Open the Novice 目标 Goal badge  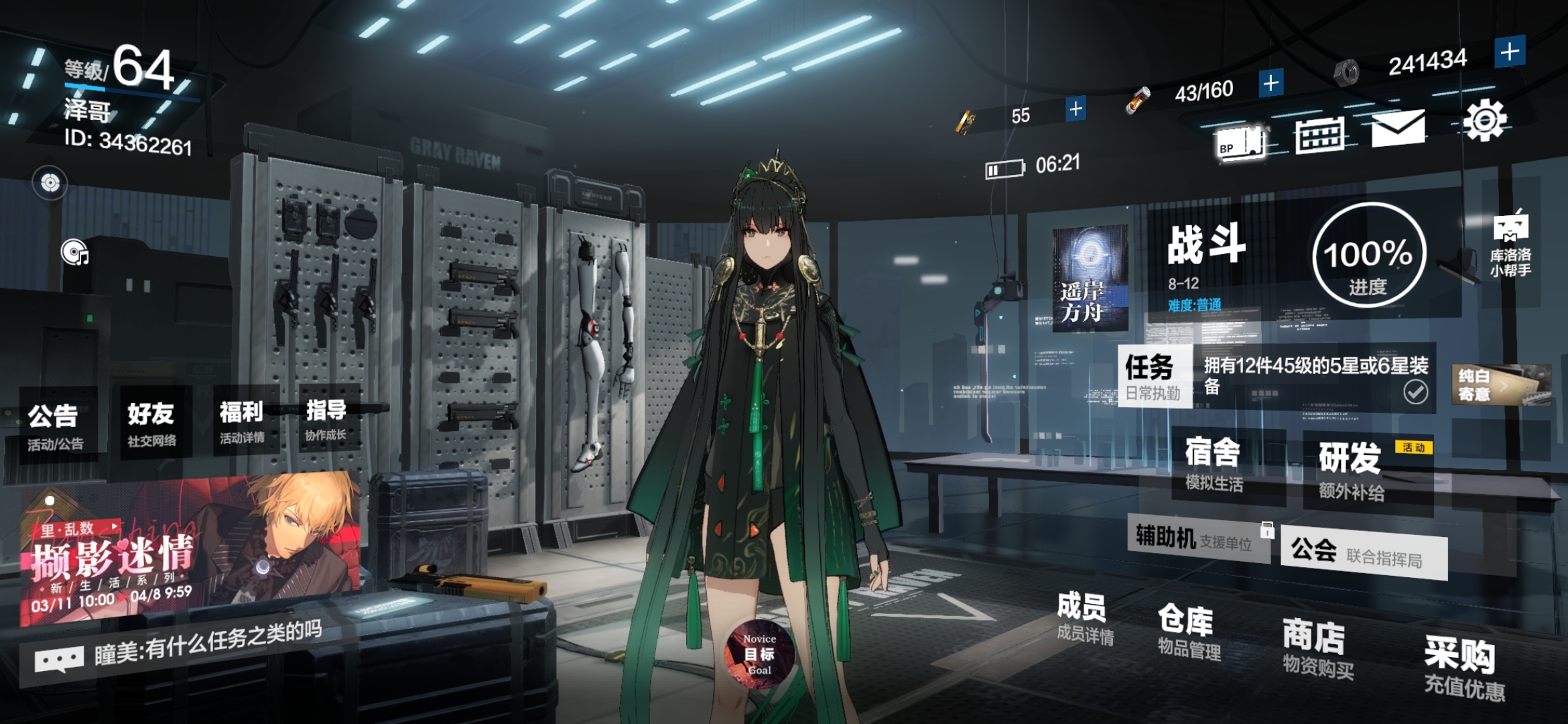760,654
